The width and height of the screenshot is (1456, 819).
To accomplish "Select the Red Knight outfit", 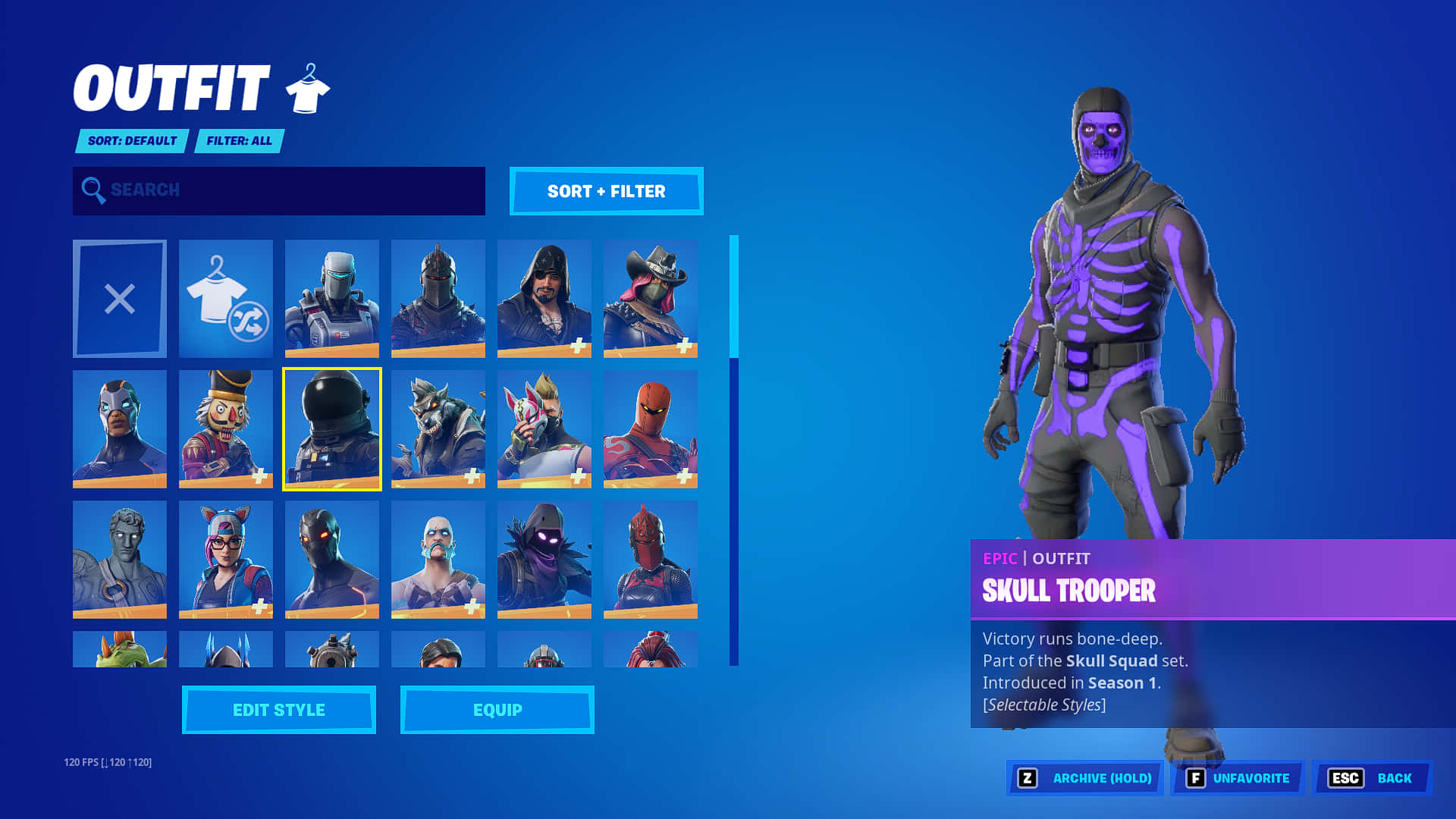I will click(x=650, y=560).
